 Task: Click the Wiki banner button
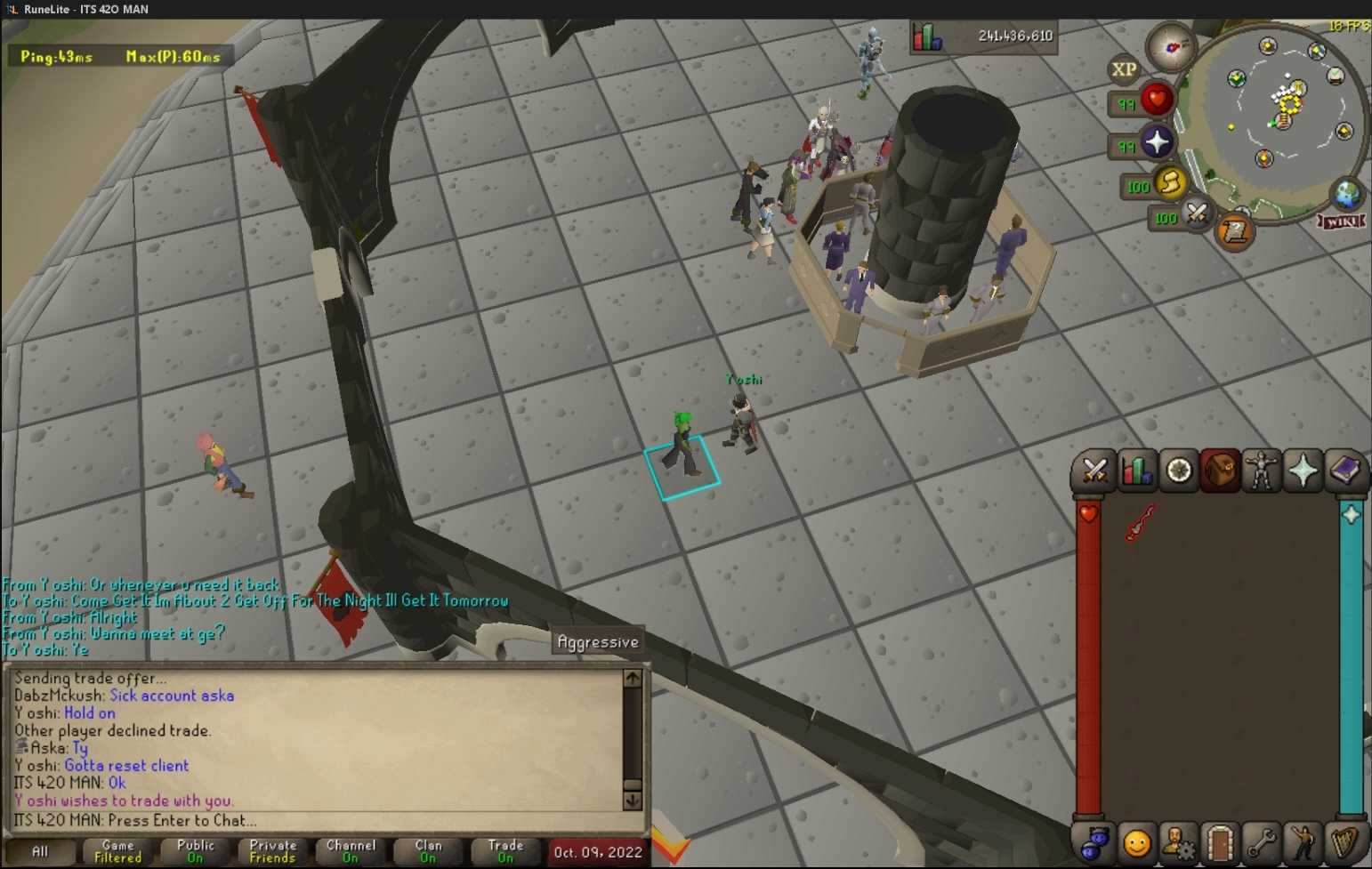[1342, 221]
